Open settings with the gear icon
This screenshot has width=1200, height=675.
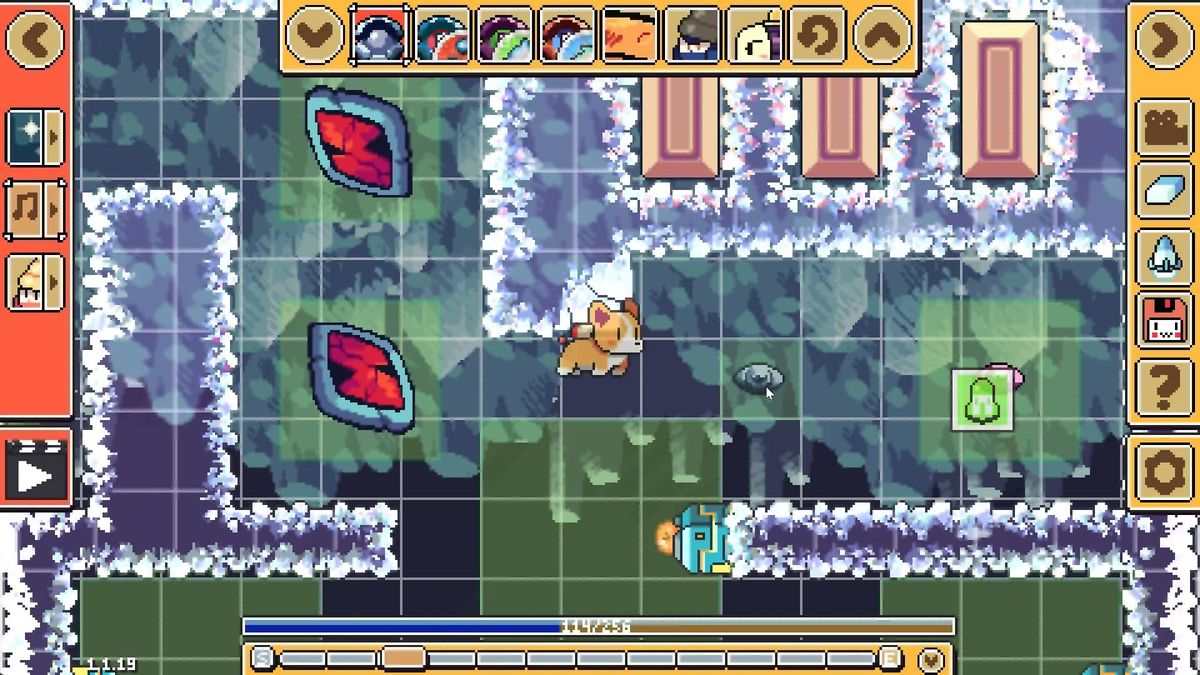(1164, 471)
